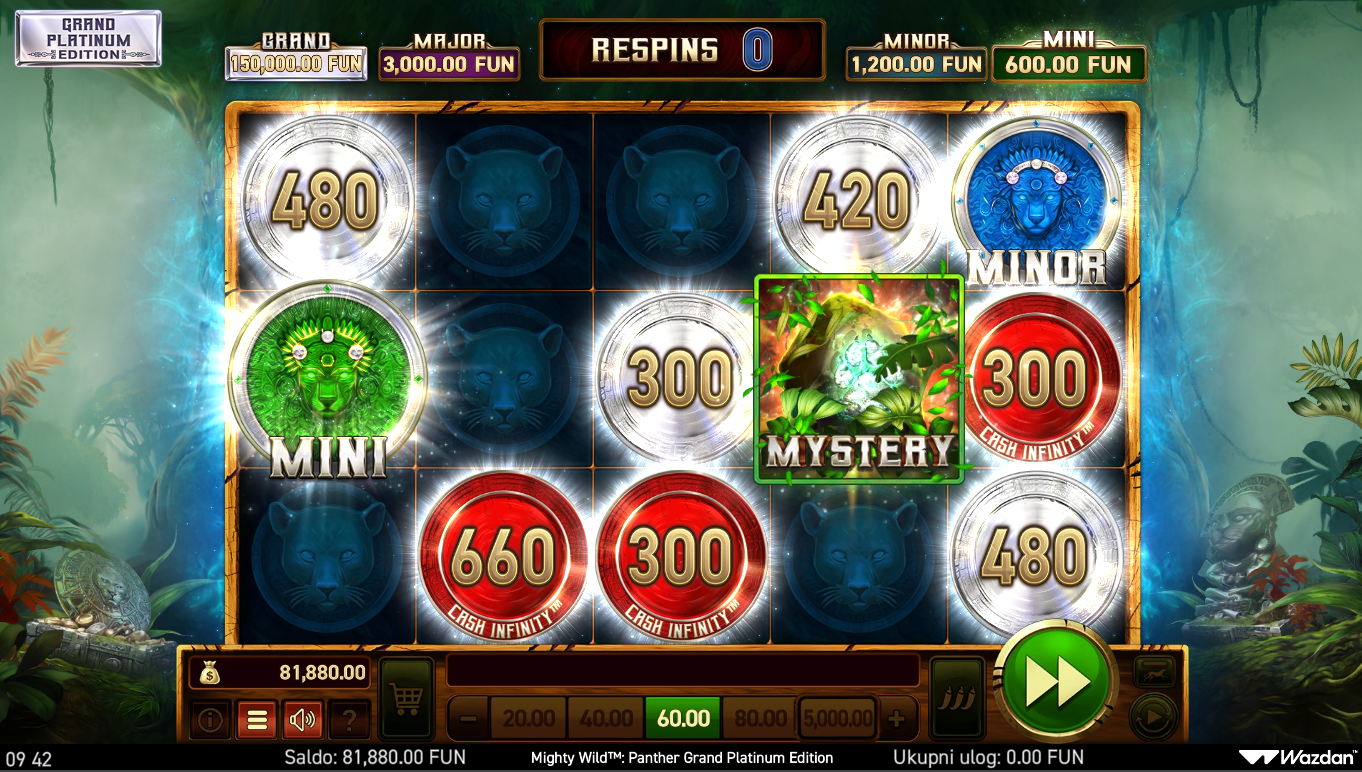Open the red hamburger menu
The height and width of the screenshot is (772, 1362).
tap(256, 719)
